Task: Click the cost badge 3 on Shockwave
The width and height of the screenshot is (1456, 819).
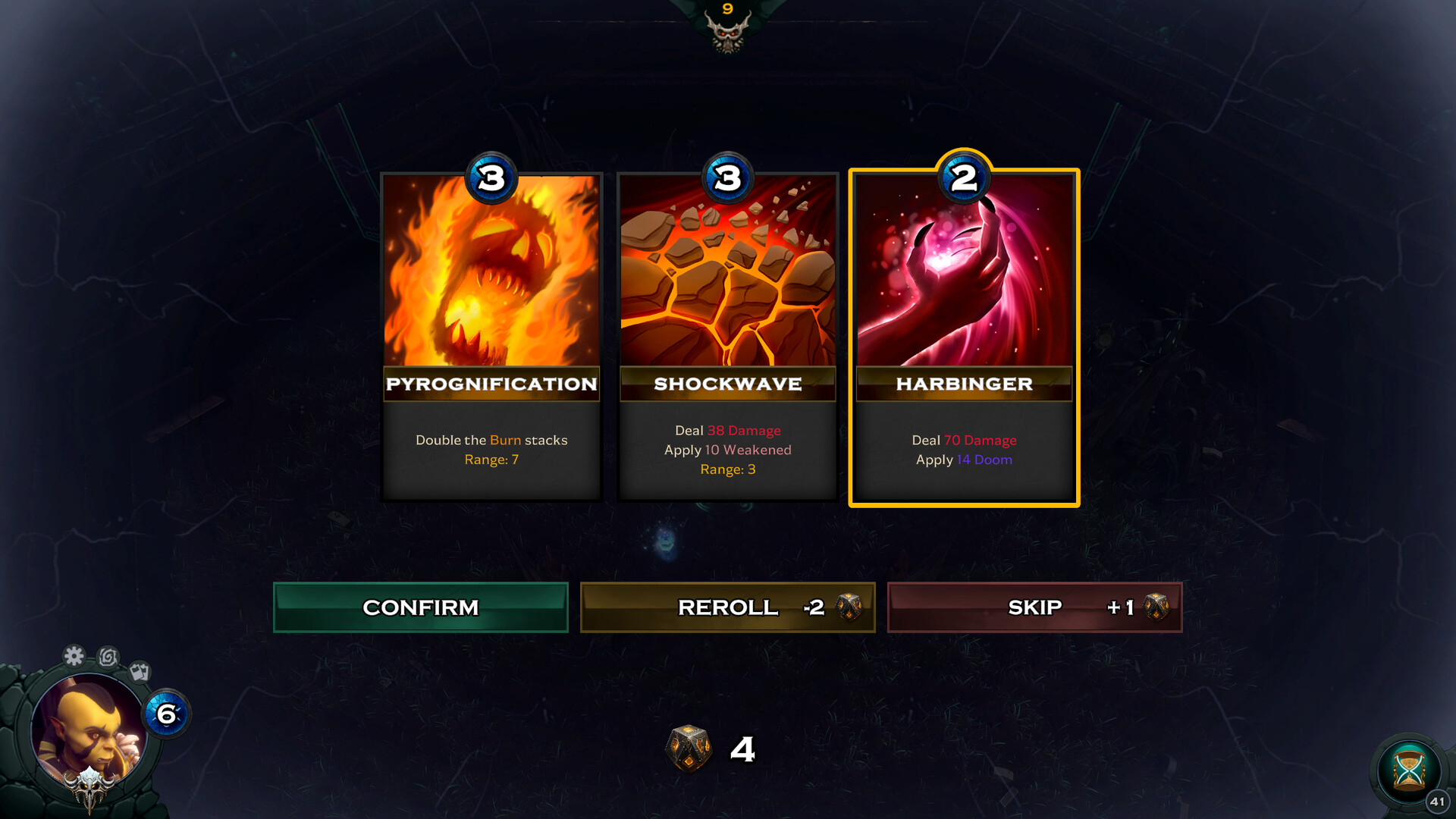Action: coord(726,179)
